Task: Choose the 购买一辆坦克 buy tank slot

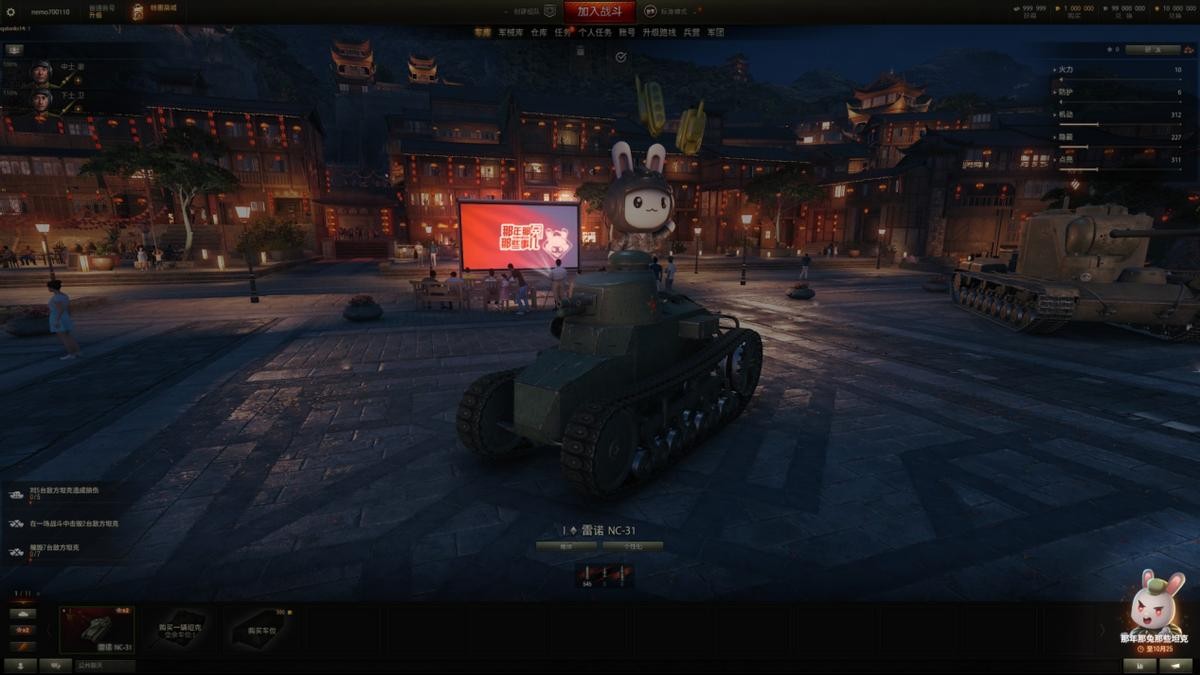Action: pos(181,630)
